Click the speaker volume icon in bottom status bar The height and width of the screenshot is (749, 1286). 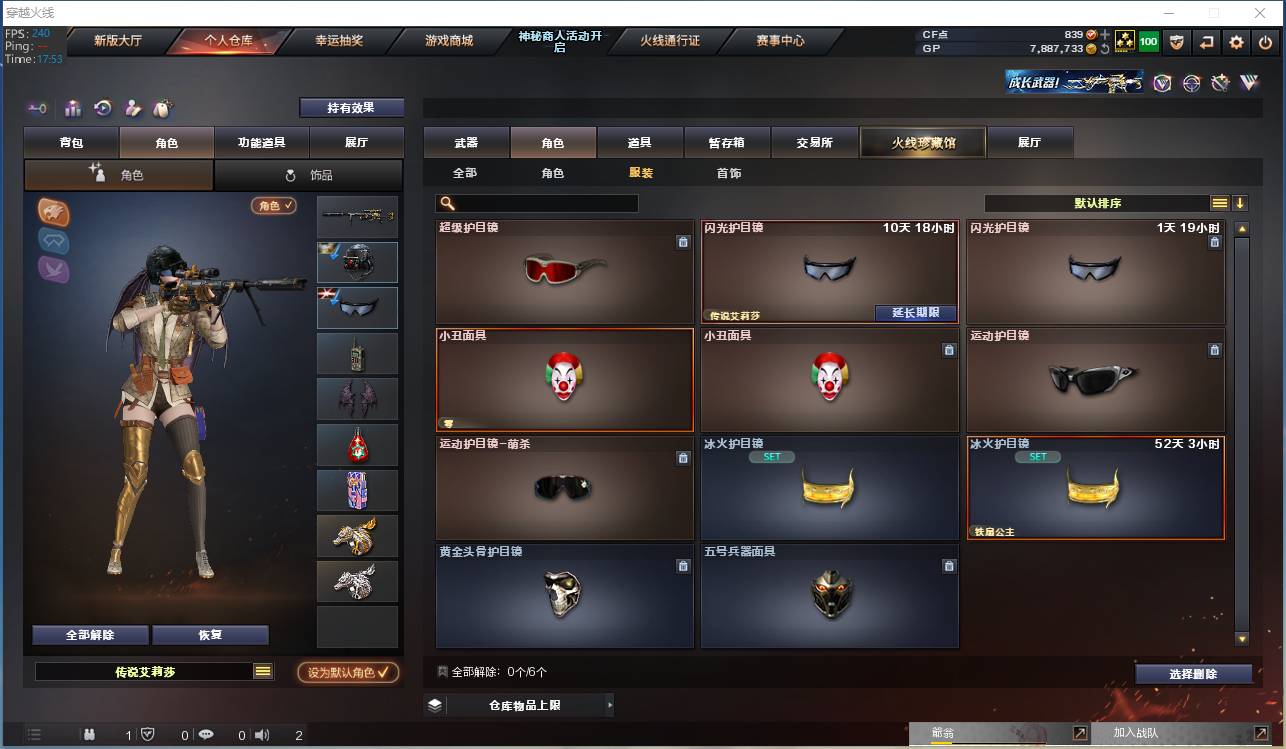(262, 733)
